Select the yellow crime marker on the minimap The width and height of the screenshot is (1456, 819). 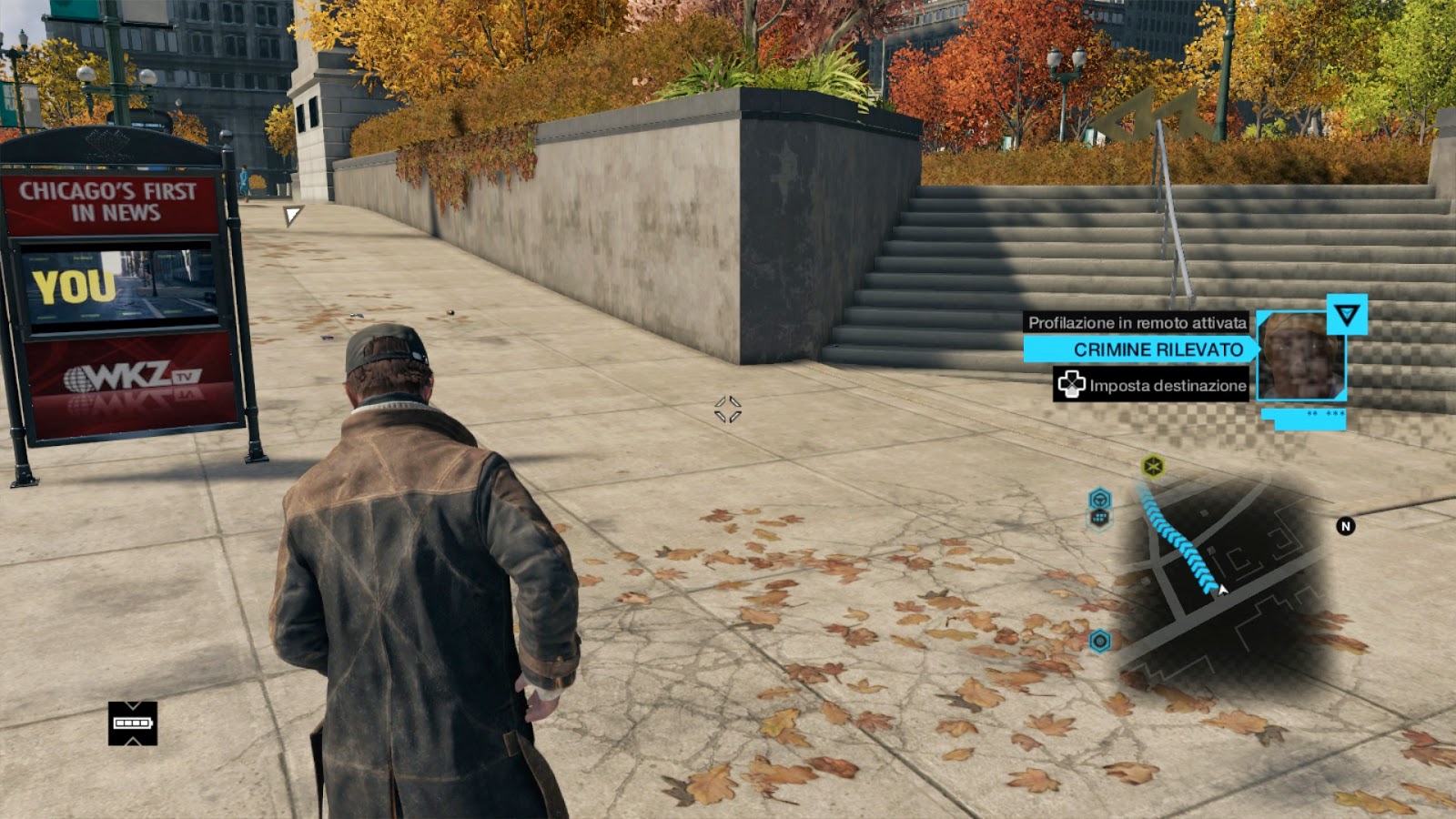pyautogui.click(x=1152, y=466)
